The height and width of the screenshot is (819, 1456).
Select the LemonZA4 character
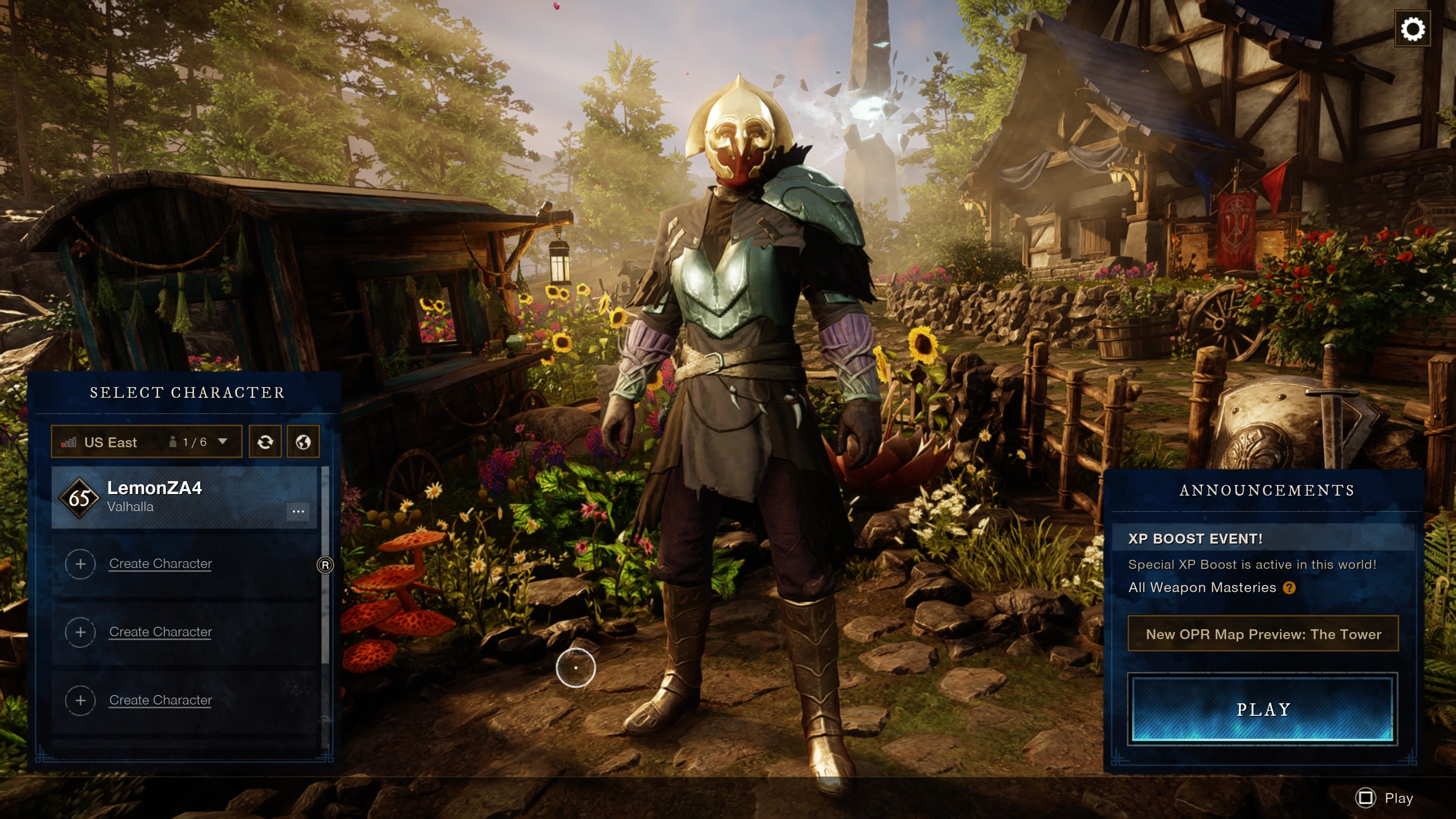point(169,497)
